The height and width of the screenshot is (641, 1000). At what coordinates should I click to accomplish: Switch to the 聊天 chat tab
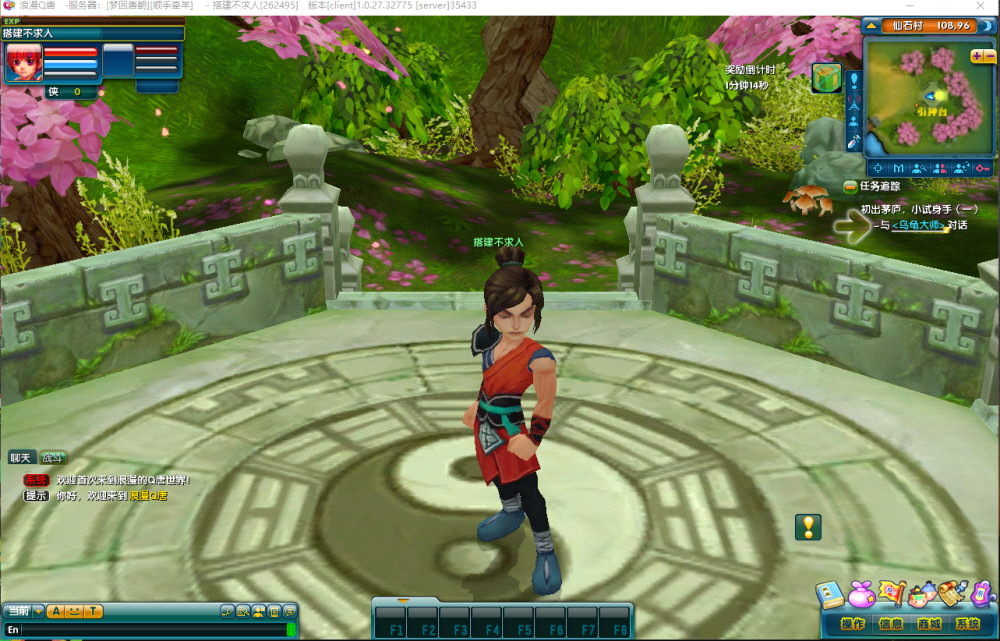coord(21,458)
